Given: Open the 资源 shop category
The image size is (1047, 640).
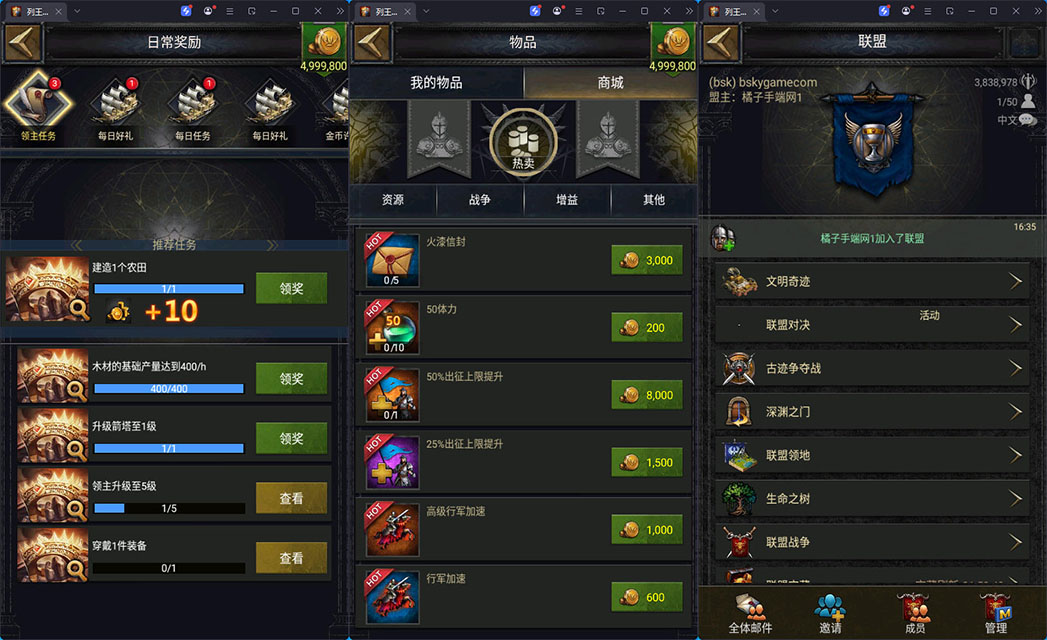Looking at the screenshot, I should click(x=393, y=200).
